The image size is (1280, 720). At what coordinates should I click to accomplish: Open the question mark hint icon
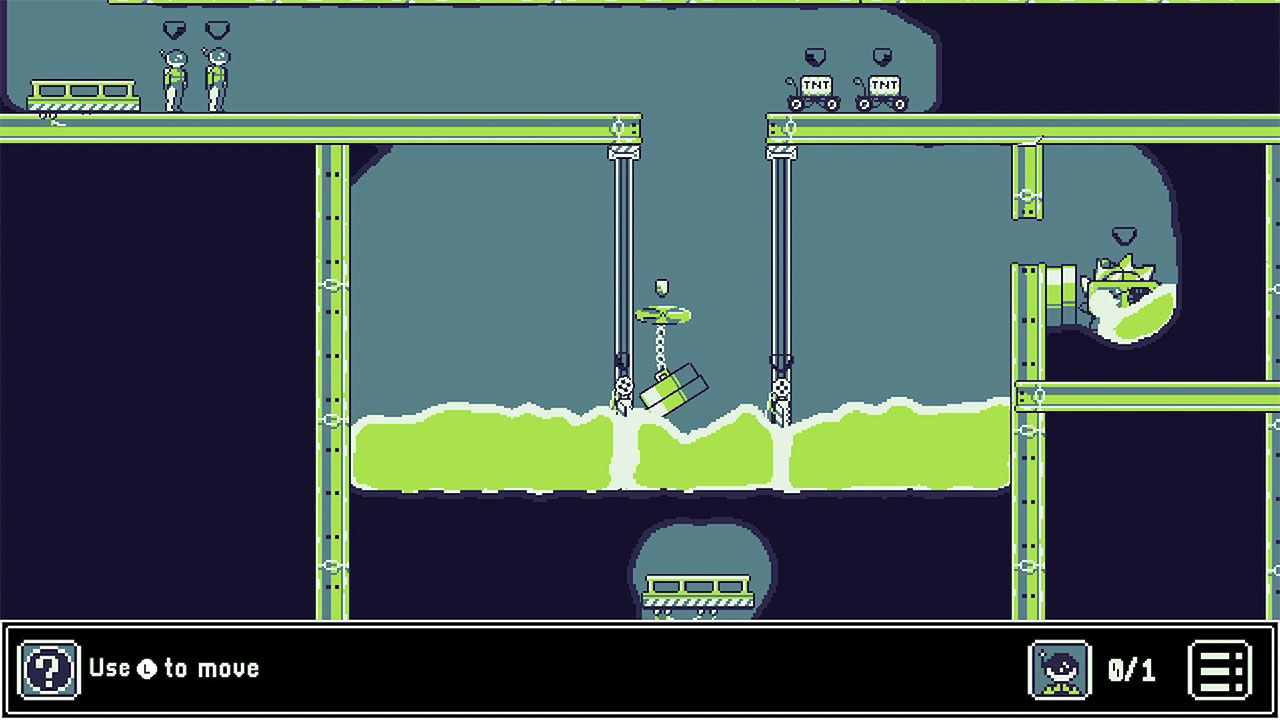pyautogui.click(x=49, y=668)
